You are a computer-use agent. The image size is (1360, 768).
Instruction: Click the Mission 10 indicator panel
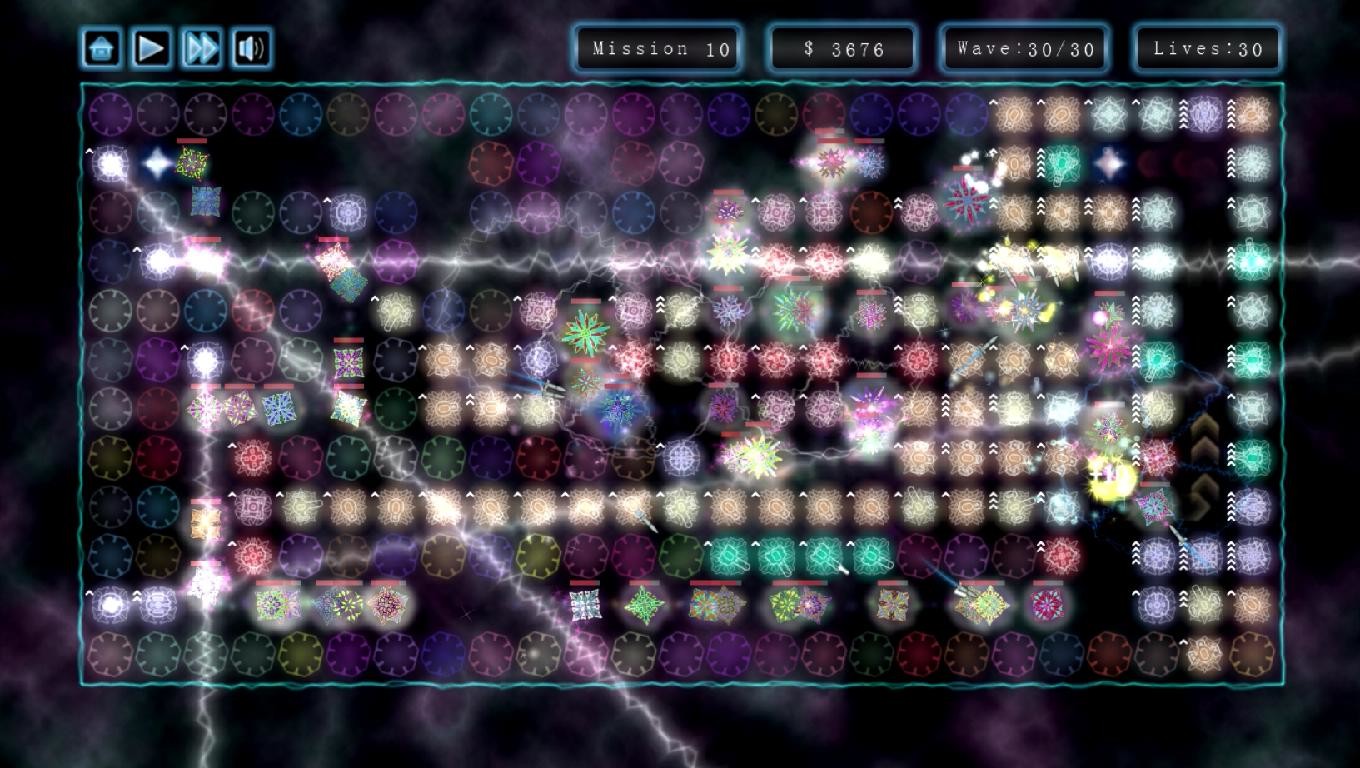(x=657, y=46)
